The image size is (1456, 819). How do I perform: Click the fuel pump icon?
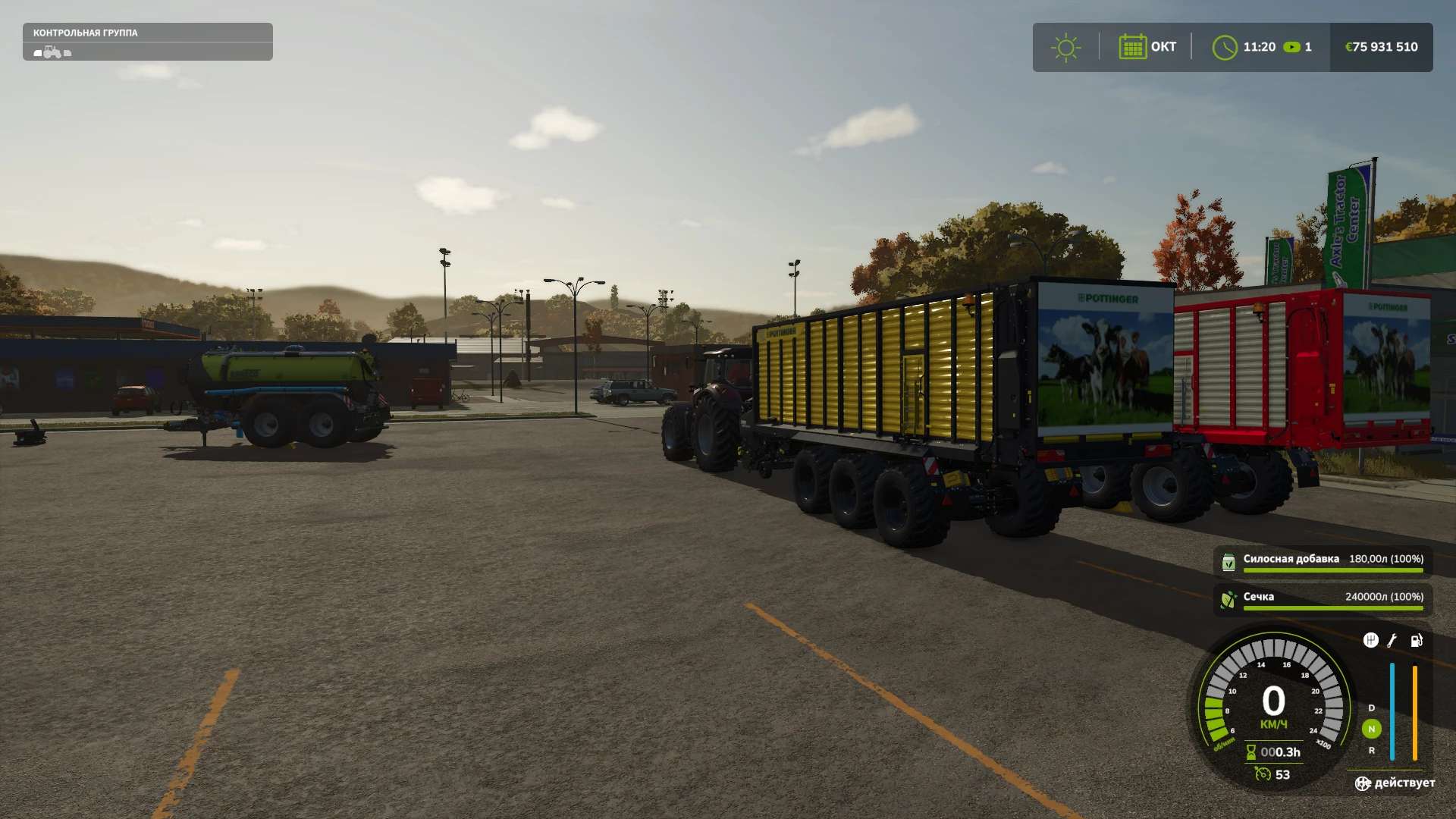[1416, 641]
